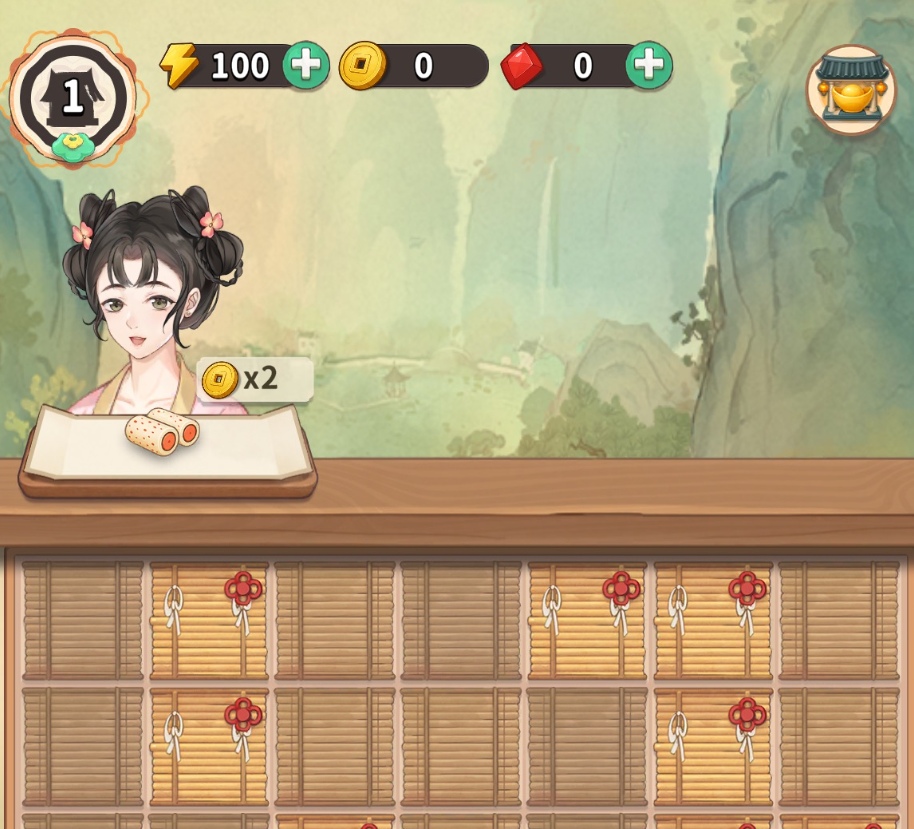Select the customer's roll cake order

pos(163,432)
